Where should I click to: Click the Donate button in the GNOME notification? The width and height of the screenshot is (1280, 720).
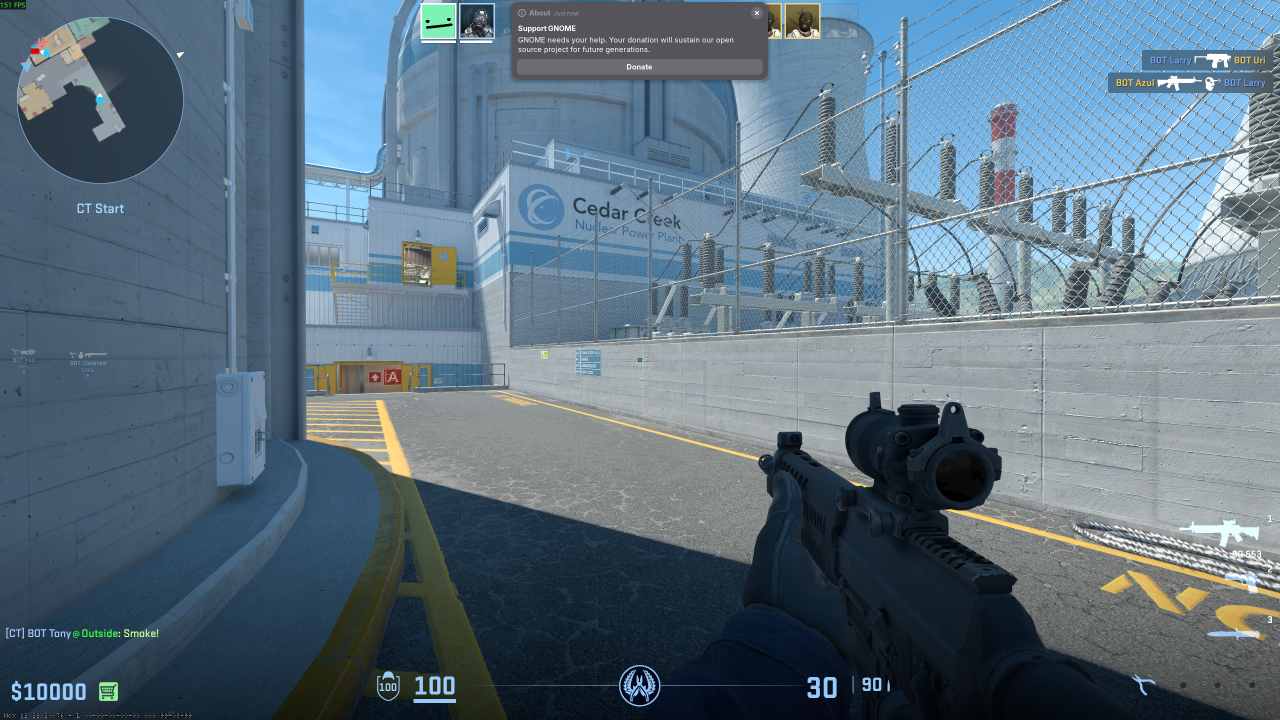coord(639,66)
